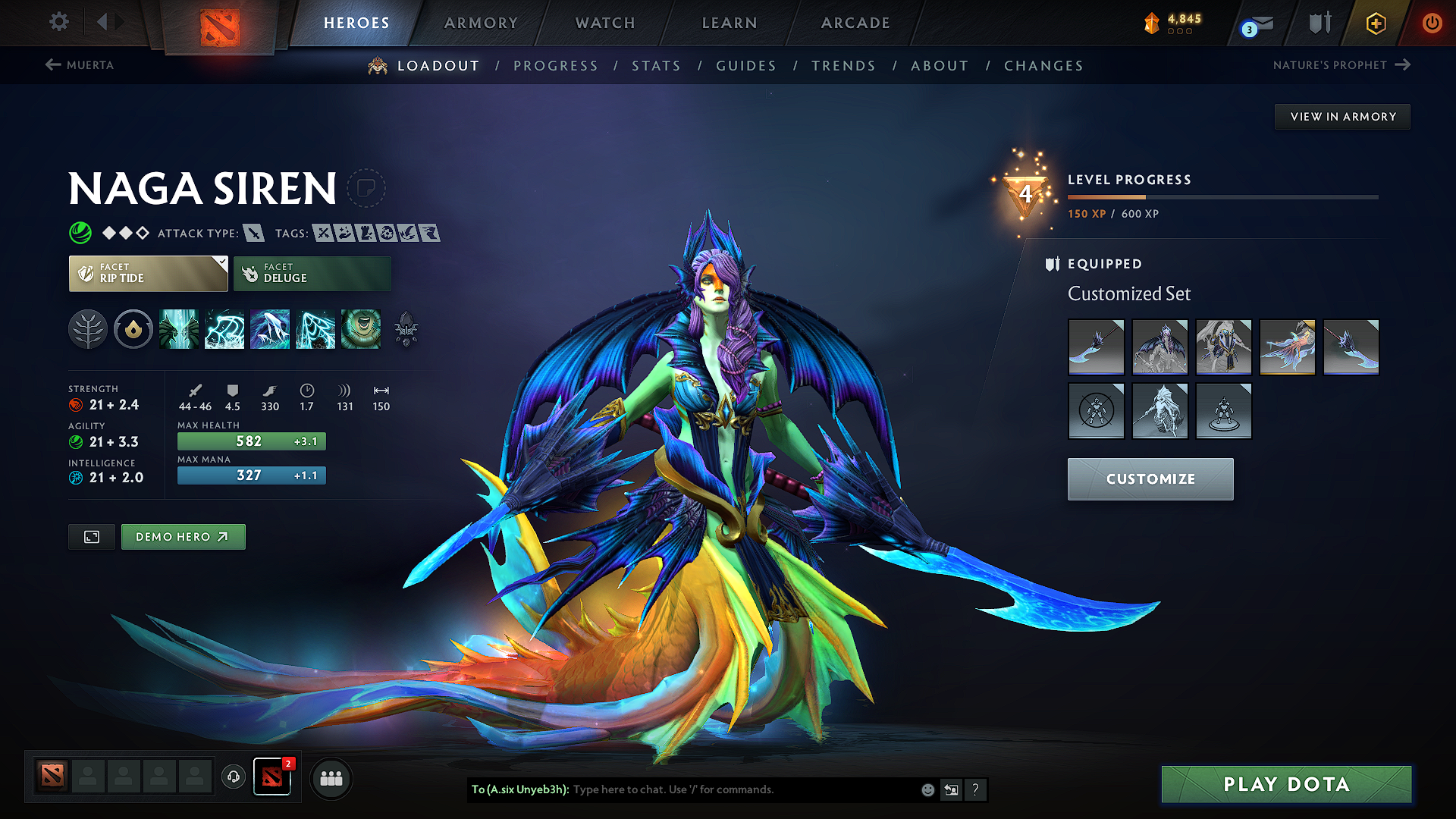Toggle the voice chat microphone icon
Image resolution: width=1456 pixels, height=819 pixels.
tap(233, 777)
